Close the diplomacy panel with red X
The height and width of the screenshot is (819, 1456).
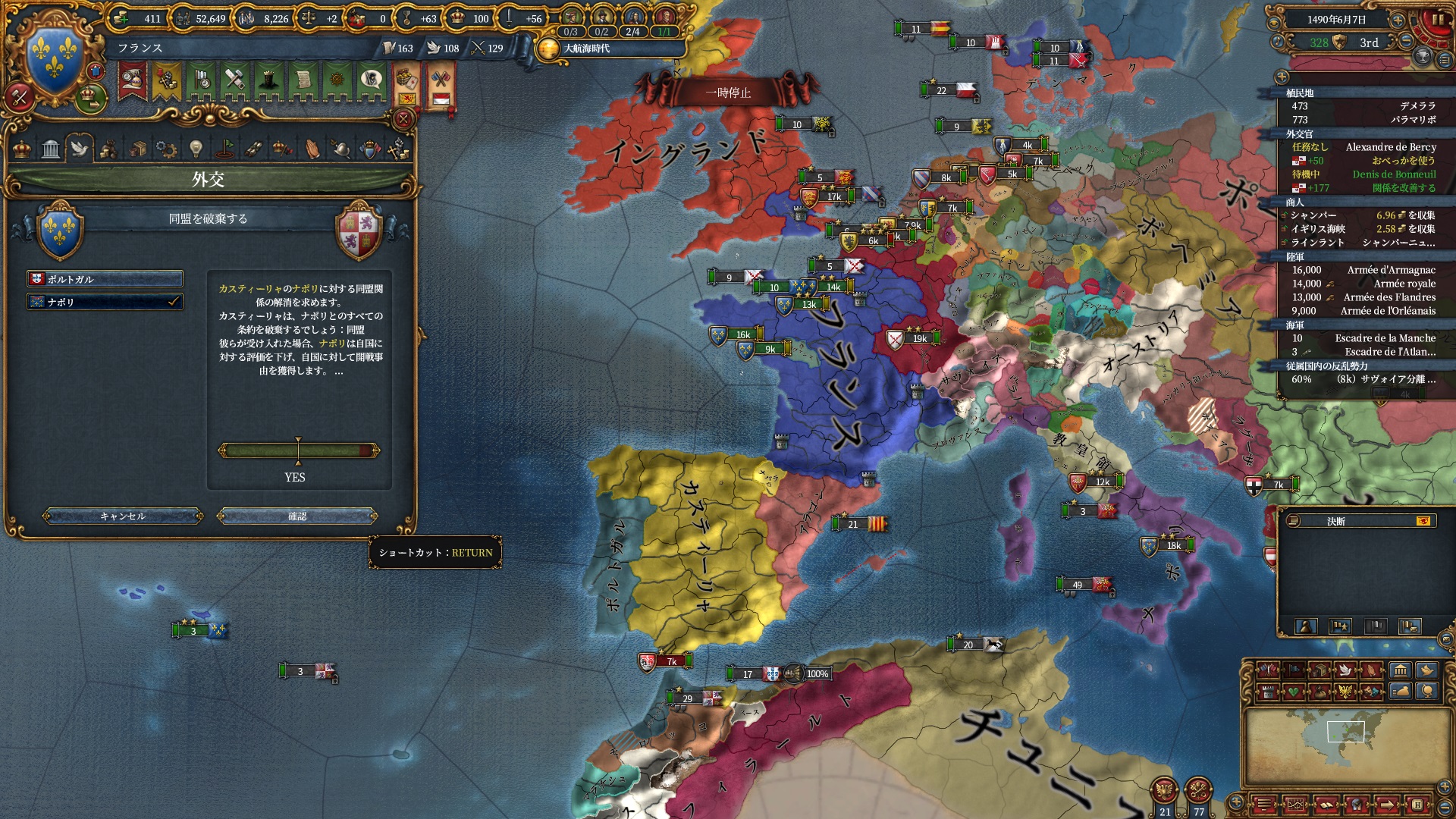click(x=403, y=119)
